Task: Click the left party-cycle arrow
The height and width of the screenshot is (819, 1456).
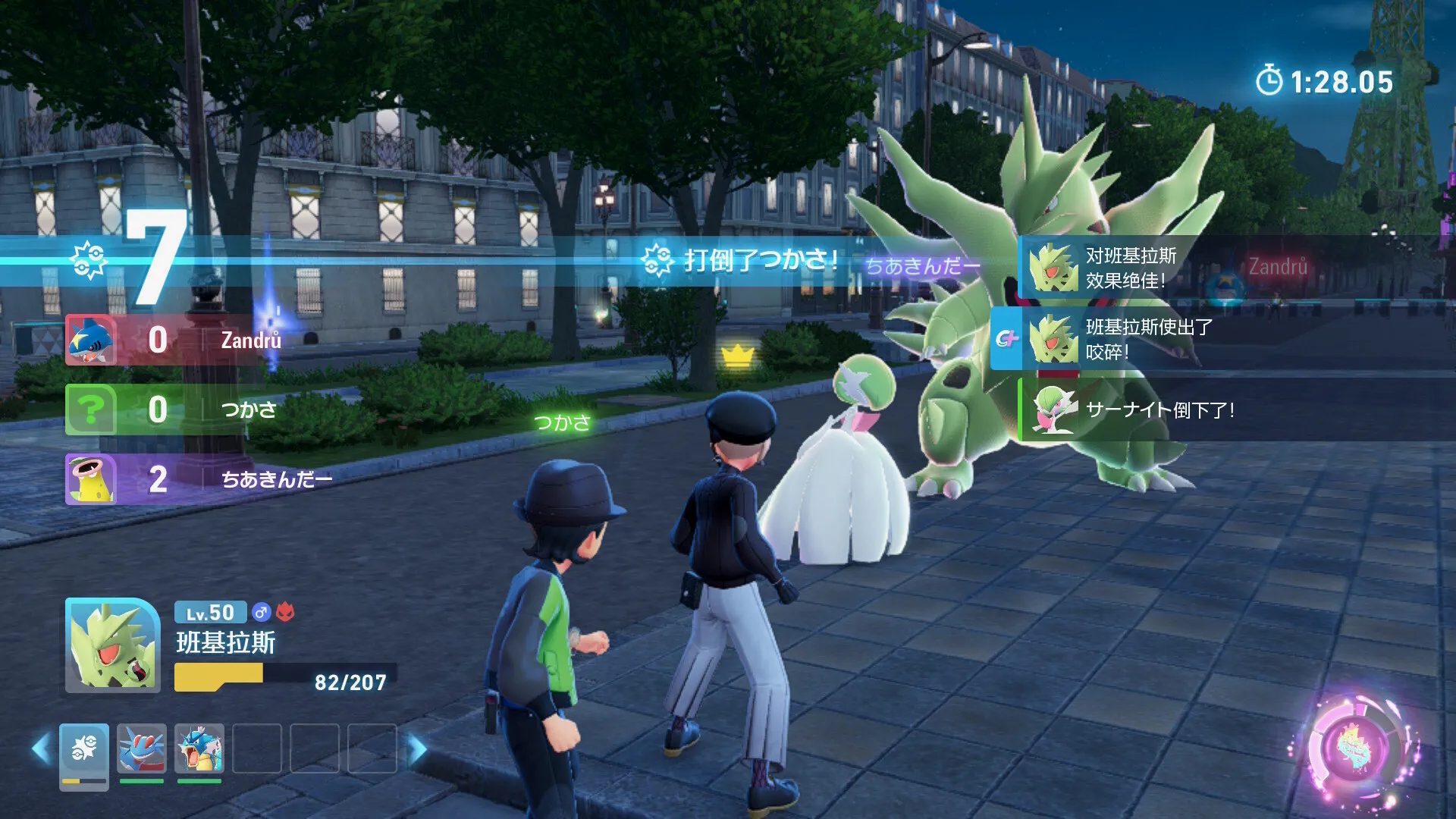Action: pos(42,749)
